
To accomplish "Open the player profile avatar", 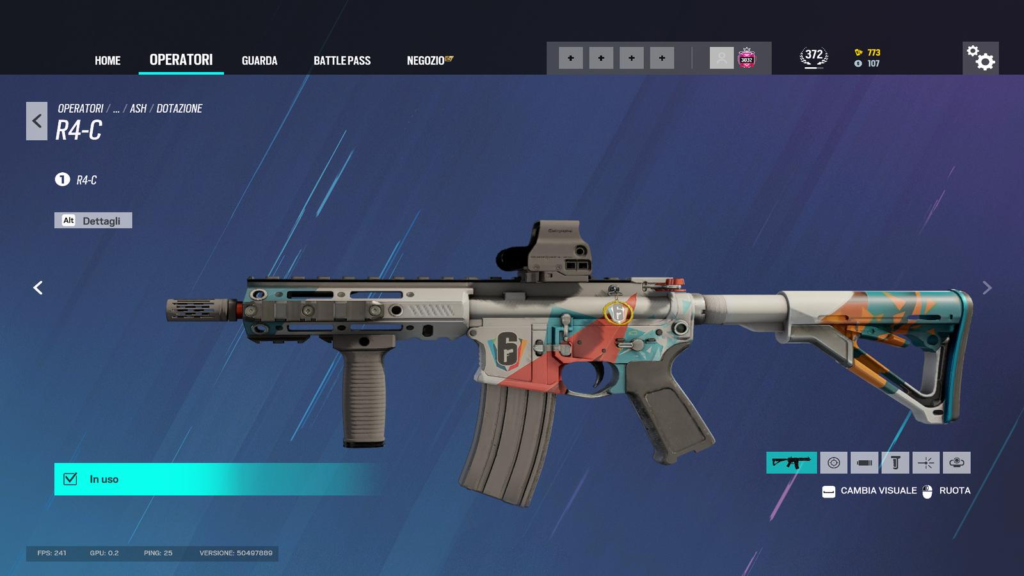I will tap(721, 58).
